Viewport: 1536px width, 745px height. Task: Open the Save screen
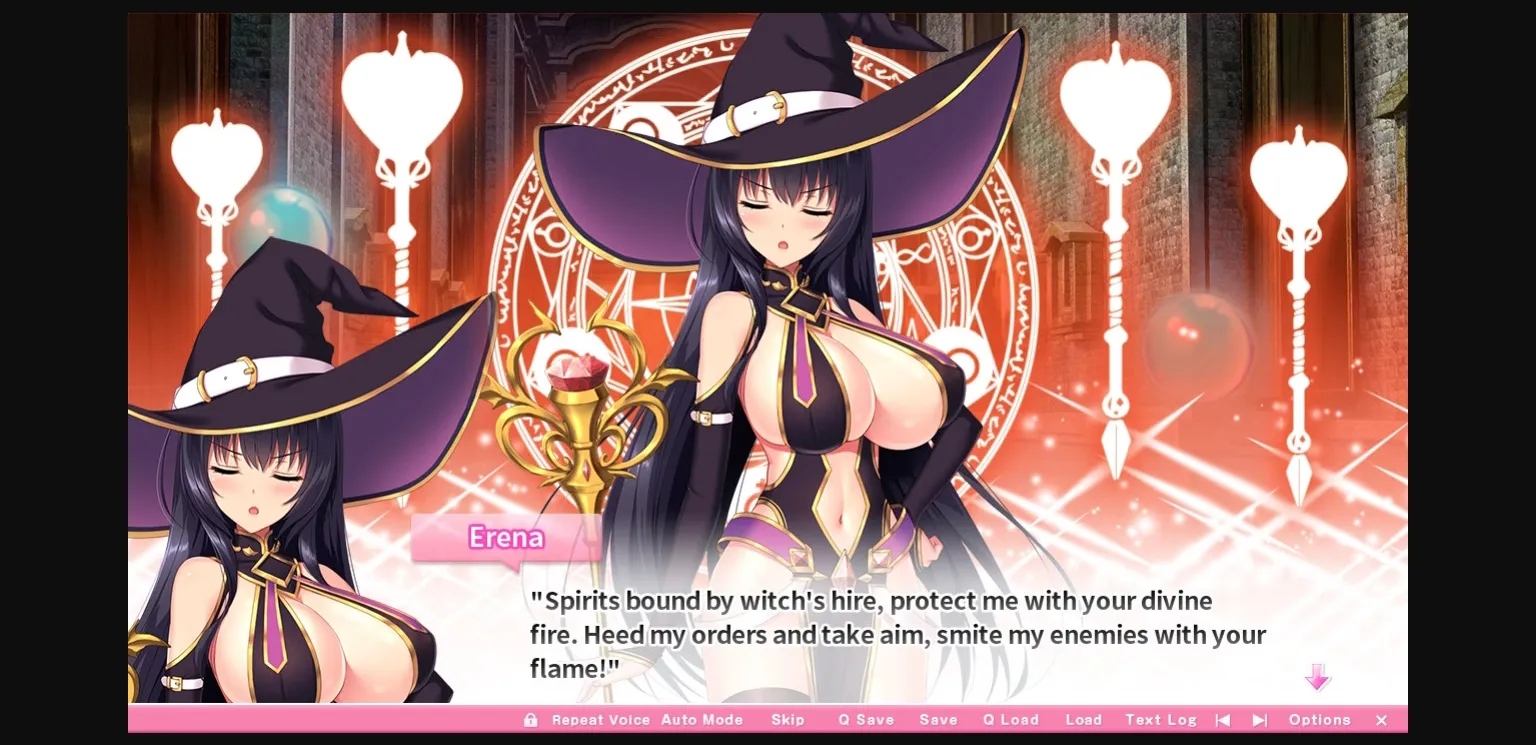tap(937, 719)
